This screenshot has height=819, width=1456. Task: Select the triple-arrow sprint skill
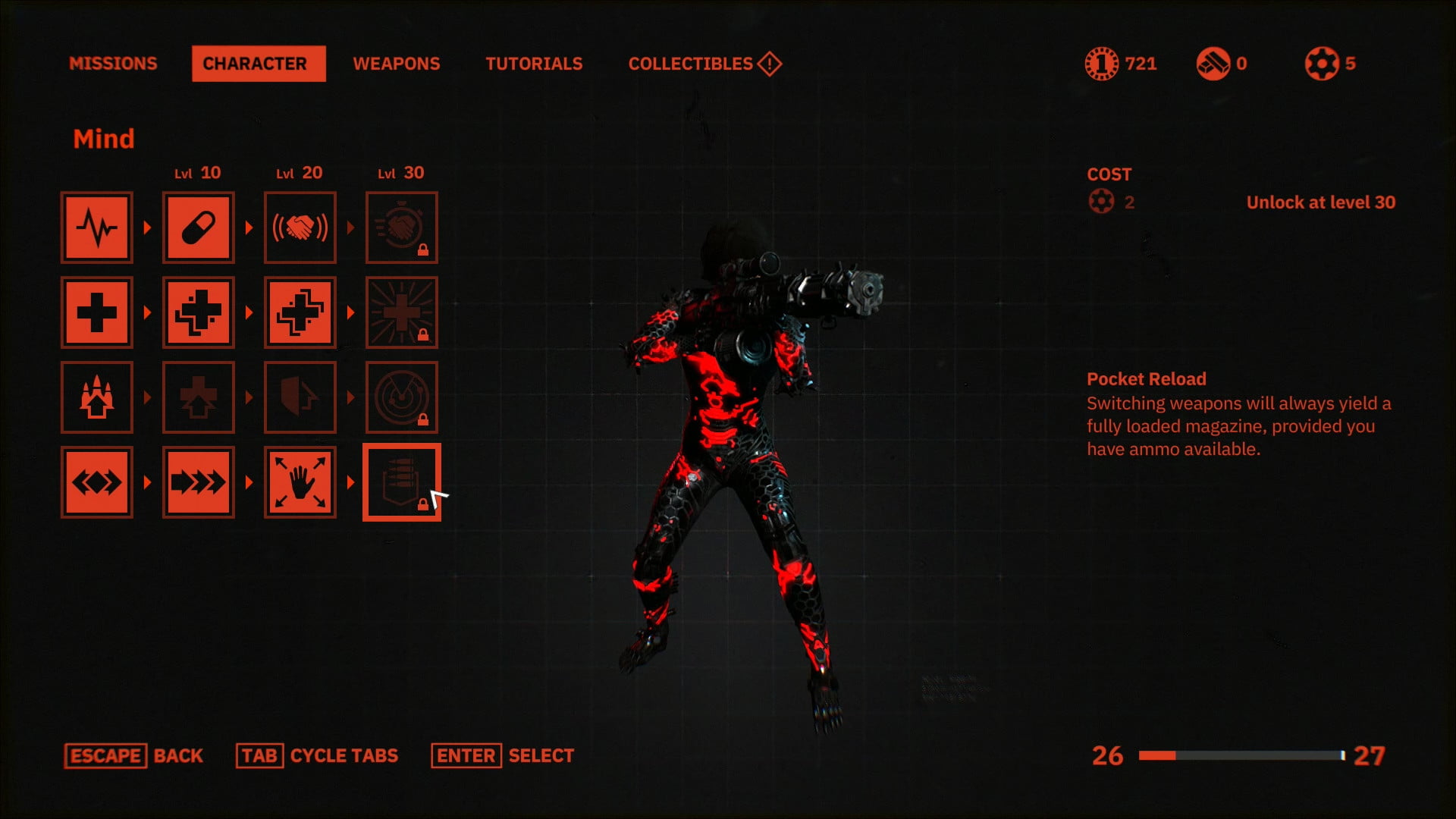click(198, 482)
